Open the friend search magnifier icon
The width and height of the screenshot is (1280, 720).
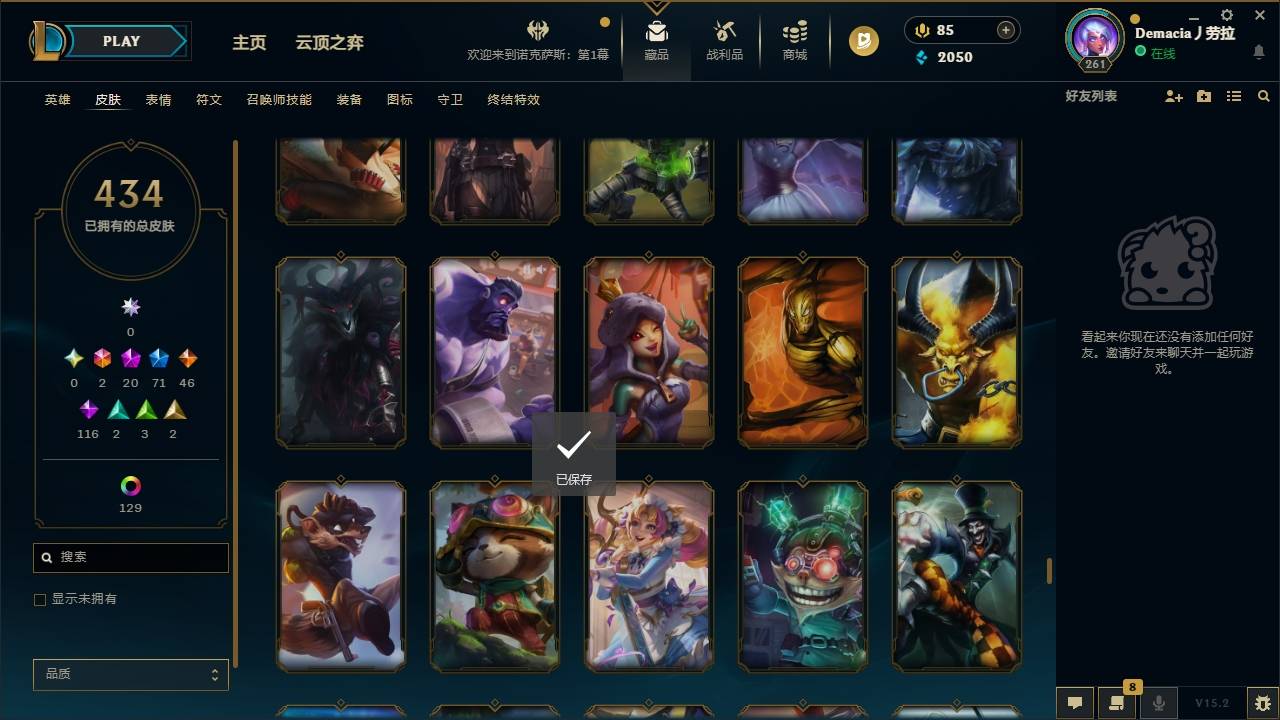(x=1264, y=96)
